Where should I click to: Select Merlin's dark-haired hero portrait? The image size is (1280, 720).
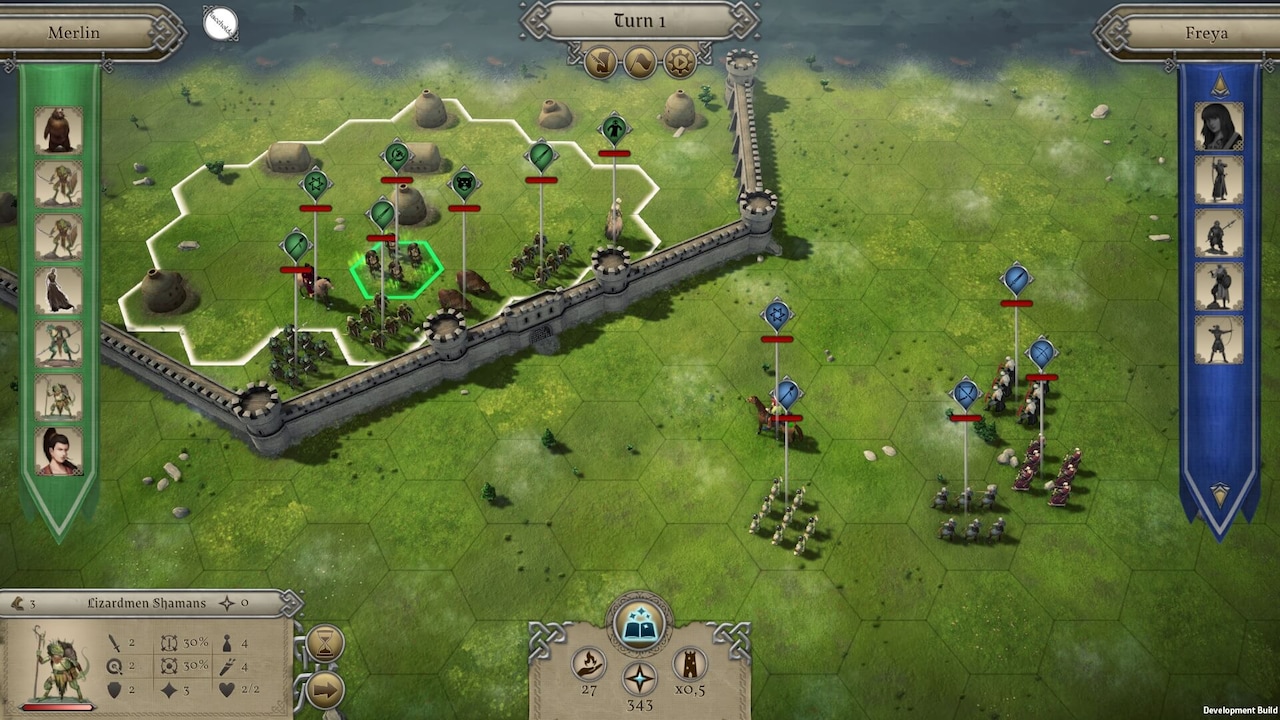(x=59, y=450)
